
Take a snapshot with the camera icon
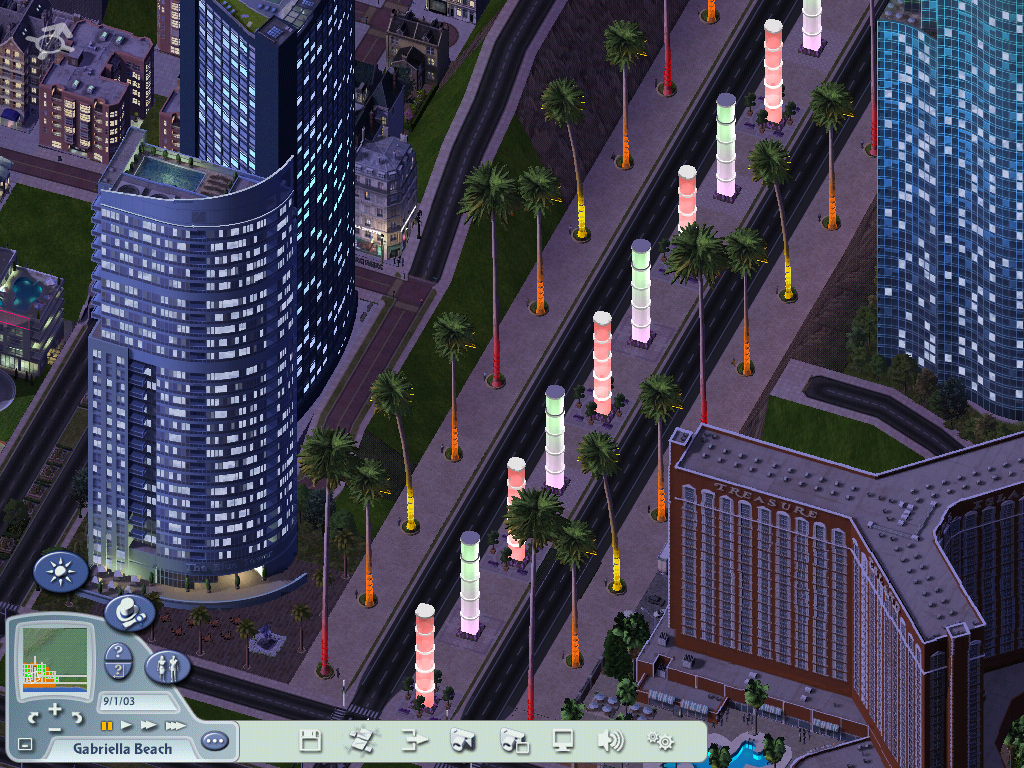click(x=462, y=741)
